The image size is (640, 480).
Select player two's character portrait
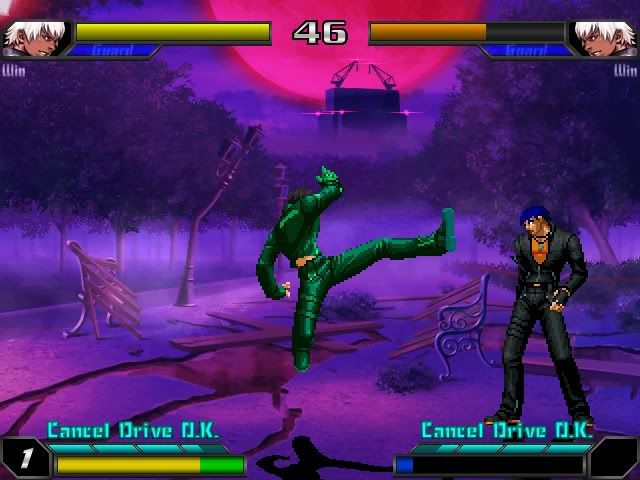coord(605,38)
